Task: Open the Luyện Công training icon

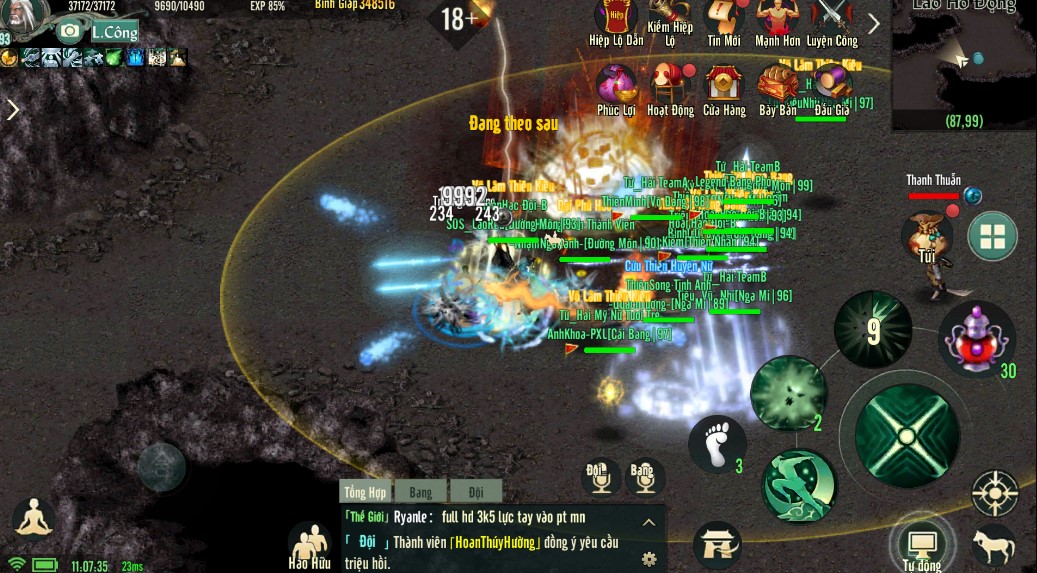Action: [x=832, y=18]
